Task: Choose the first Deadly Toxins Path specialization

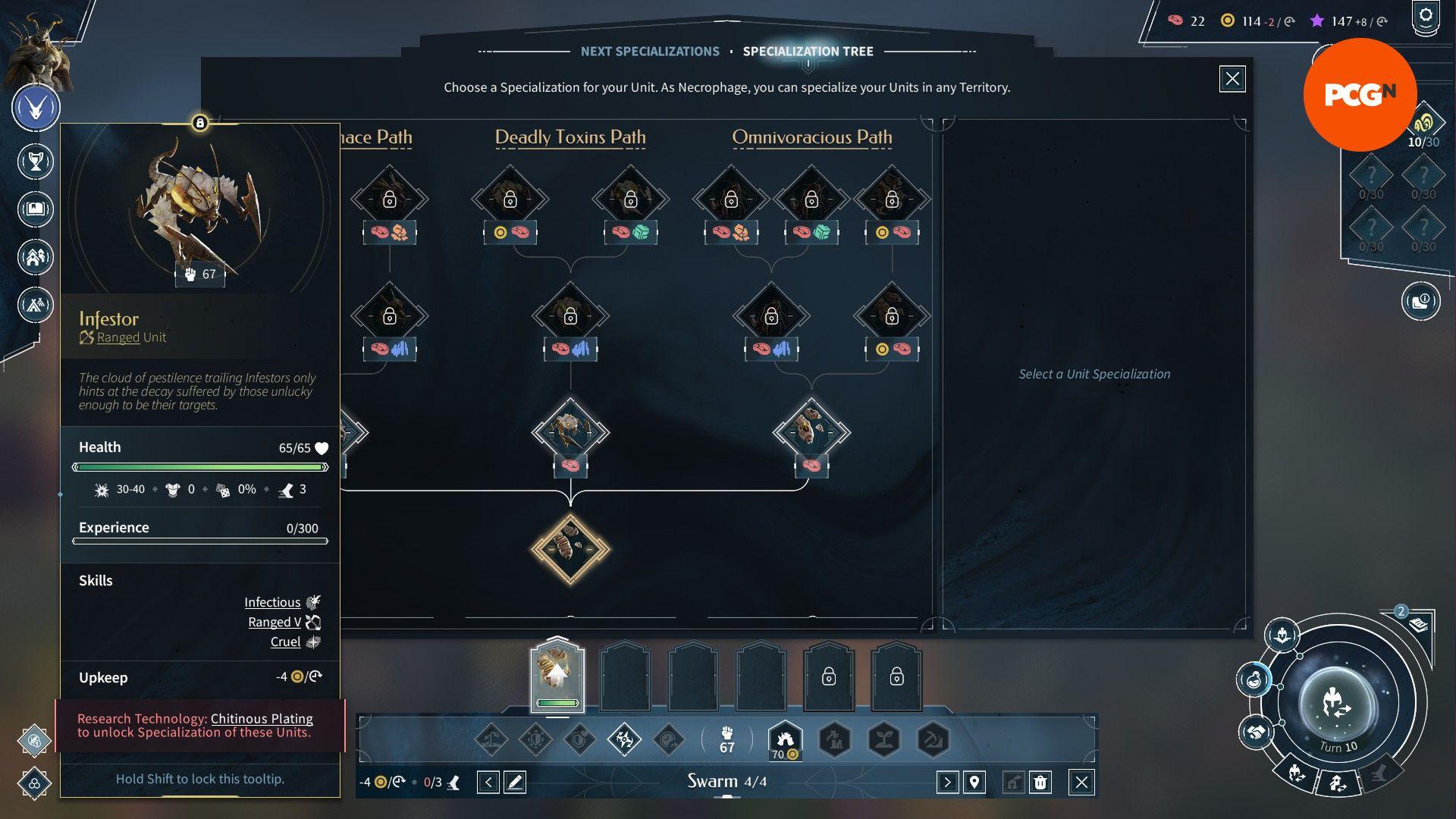Action: [570, 432]
